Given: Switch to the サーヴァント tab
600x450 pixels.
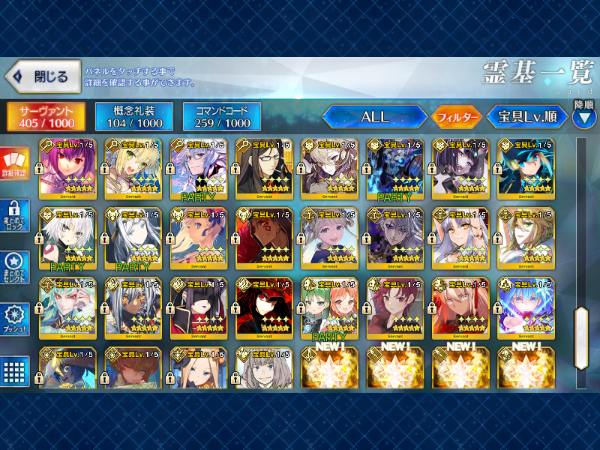Looking at the screenshot, I should point(43,116).
